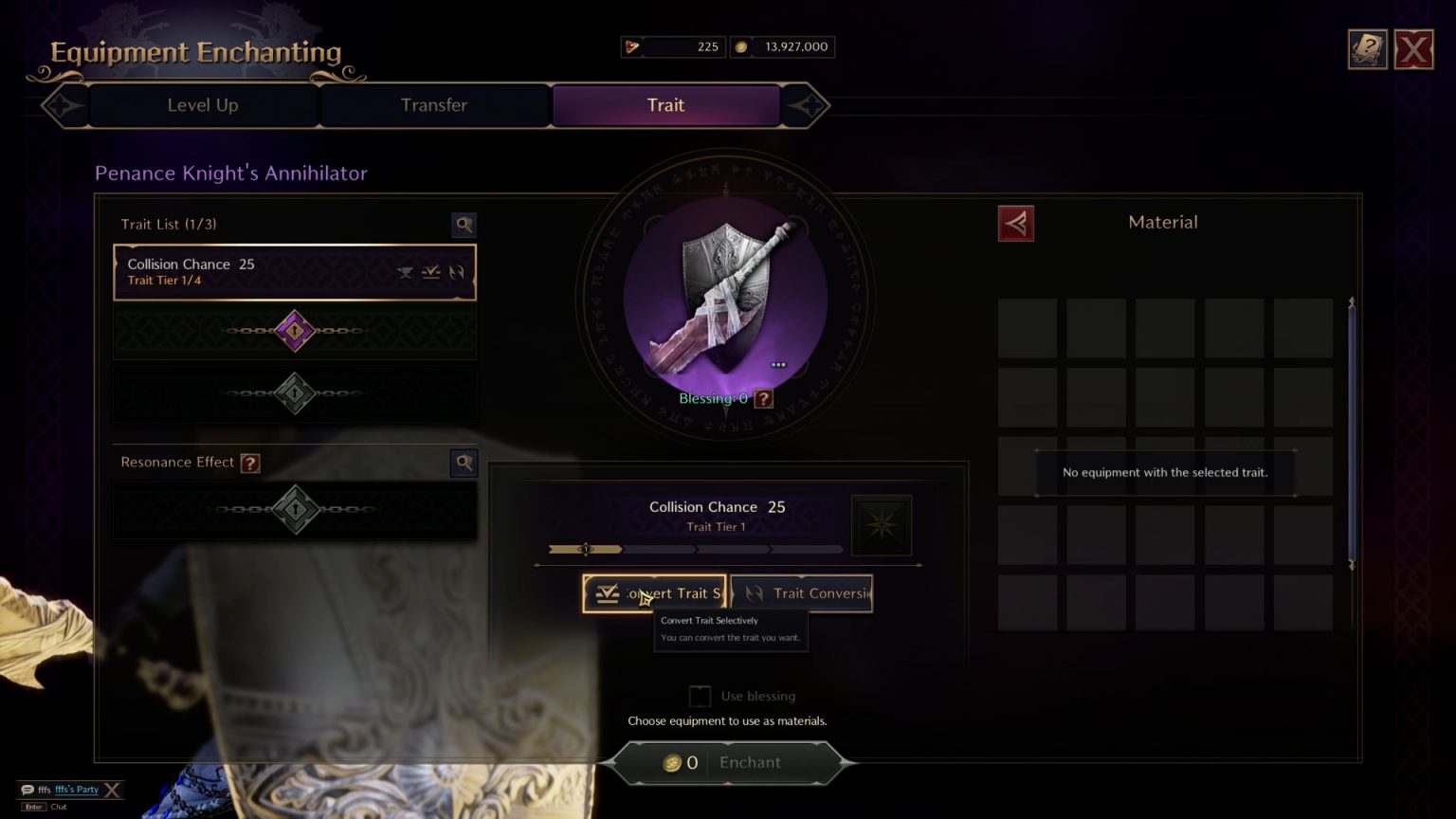Select the purple diamond trait slot node
The width and height of the screenshot is (1456, 819).
295,332
